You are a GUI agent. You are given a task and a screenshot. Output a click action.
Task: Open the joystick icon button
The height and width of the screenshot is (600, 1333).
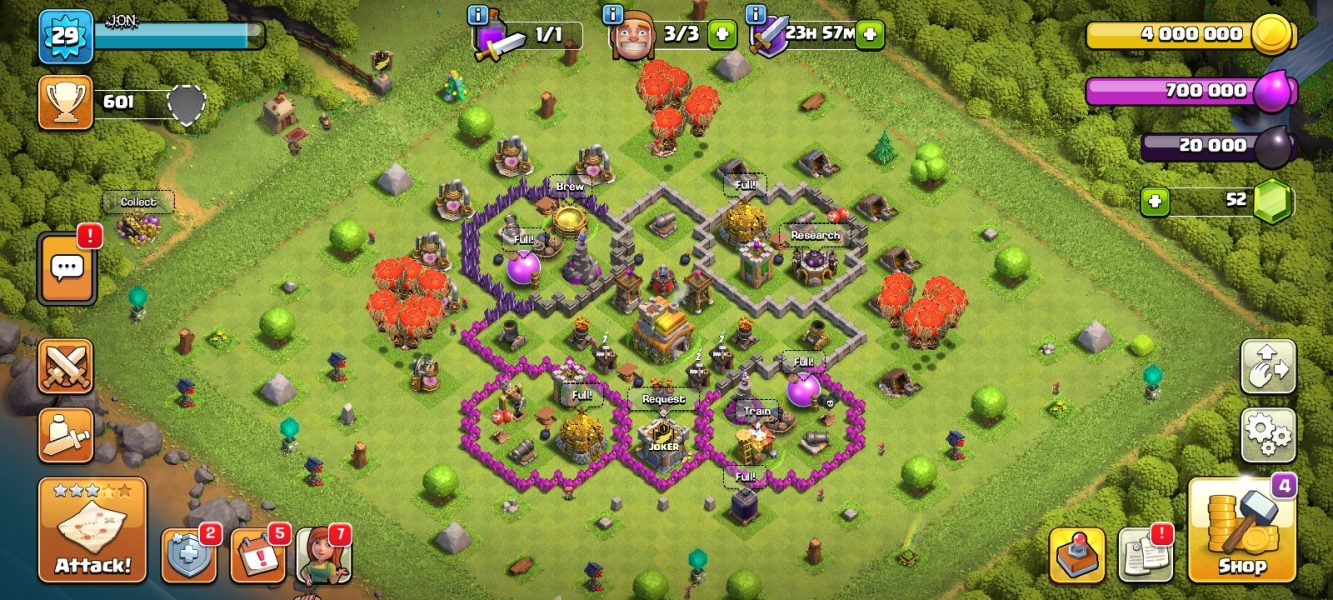click(1077, 555)
